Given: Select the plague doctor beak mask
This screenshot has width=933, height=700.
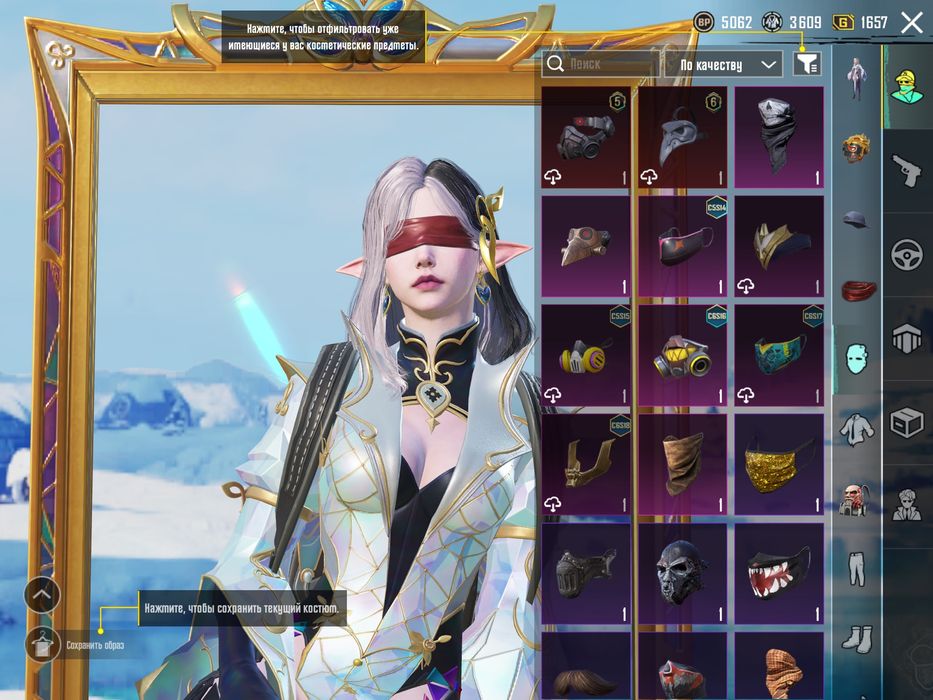Looking at the screenshot, I should pyautogui.click(x=682, y=138).
